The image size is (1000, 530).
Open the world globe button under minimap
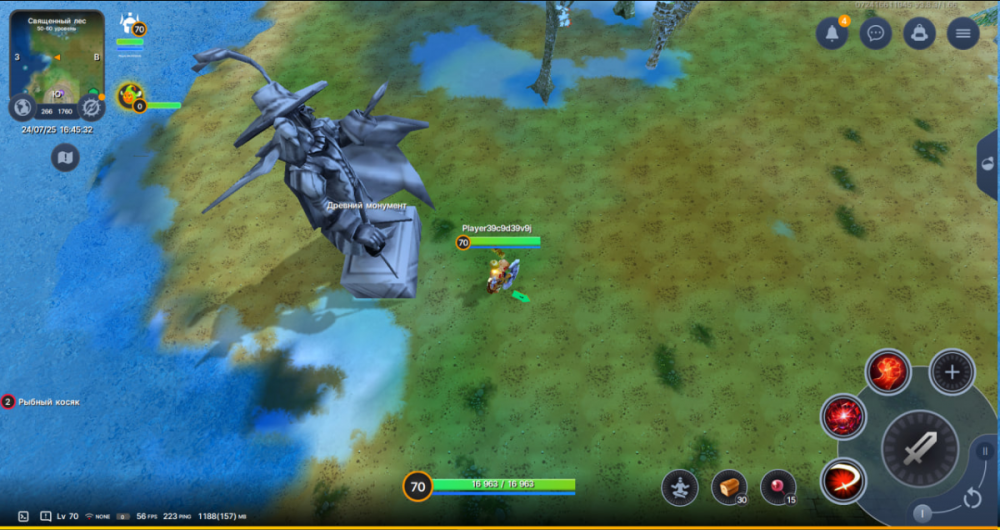[x=22, y=107]
